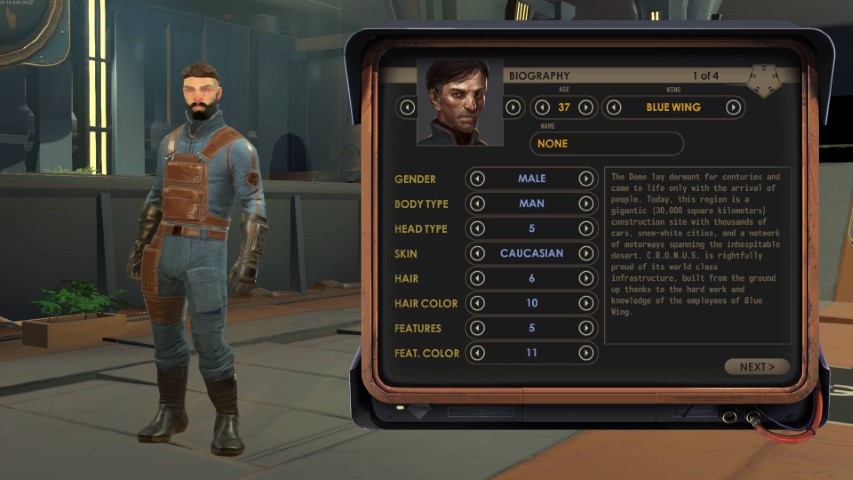
Task: Go back to previous Gender option
Action: (x=477, y=179)
